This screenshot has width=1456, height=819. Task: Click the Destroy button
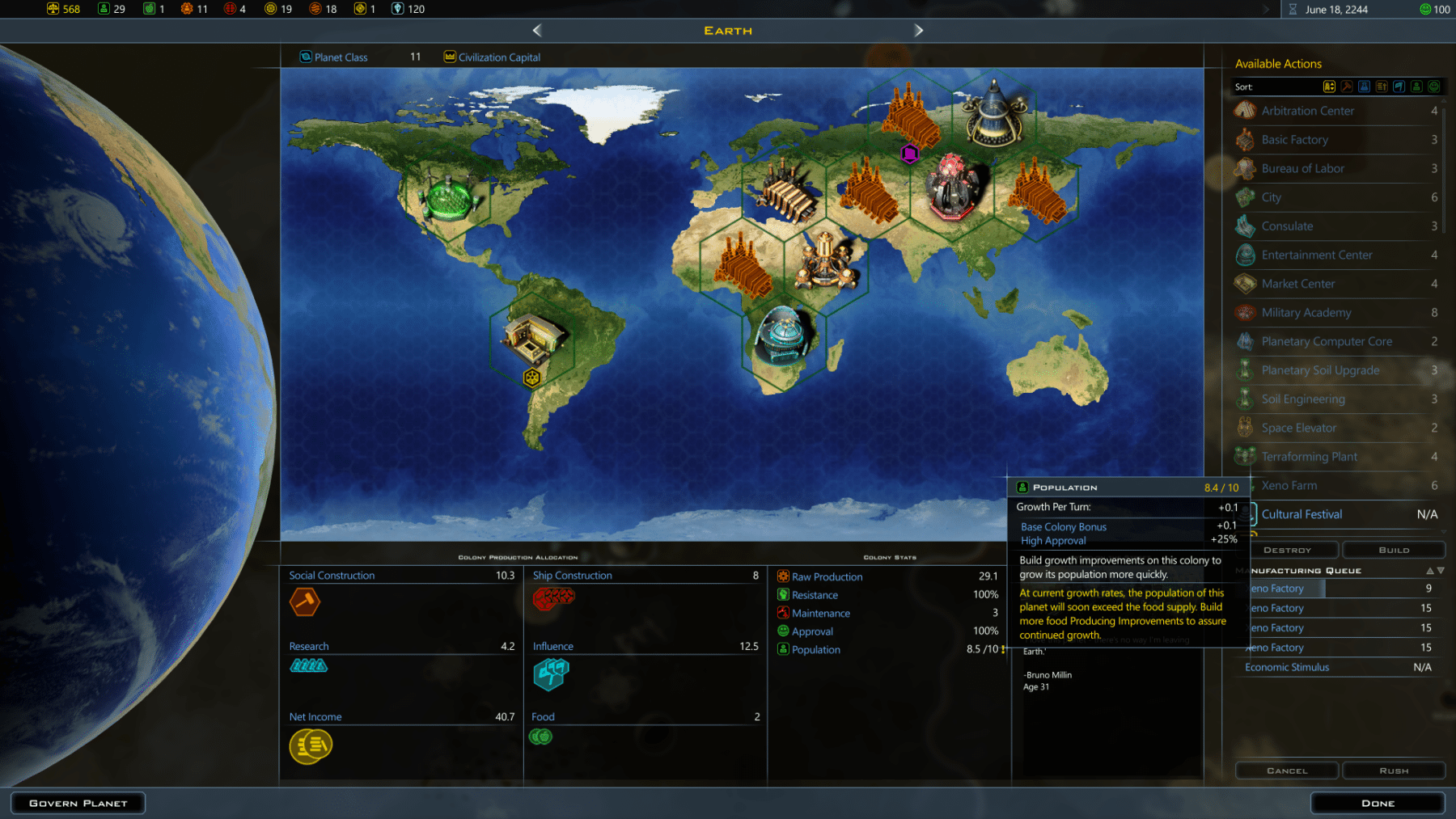coord(1287,550)
